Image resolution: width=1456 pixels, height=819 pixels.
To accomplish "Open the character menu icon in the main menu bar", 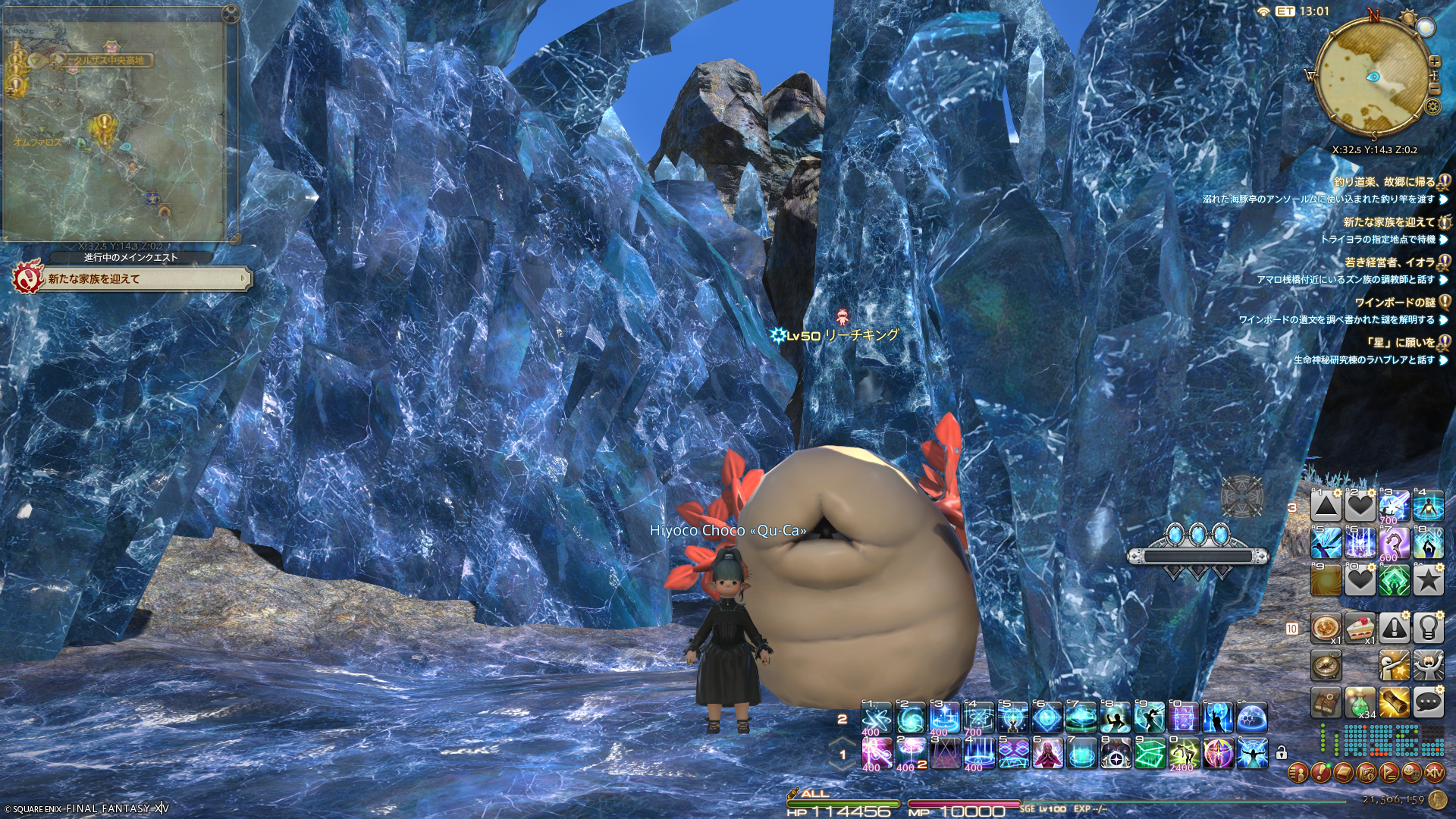I will click(1298, 773).
